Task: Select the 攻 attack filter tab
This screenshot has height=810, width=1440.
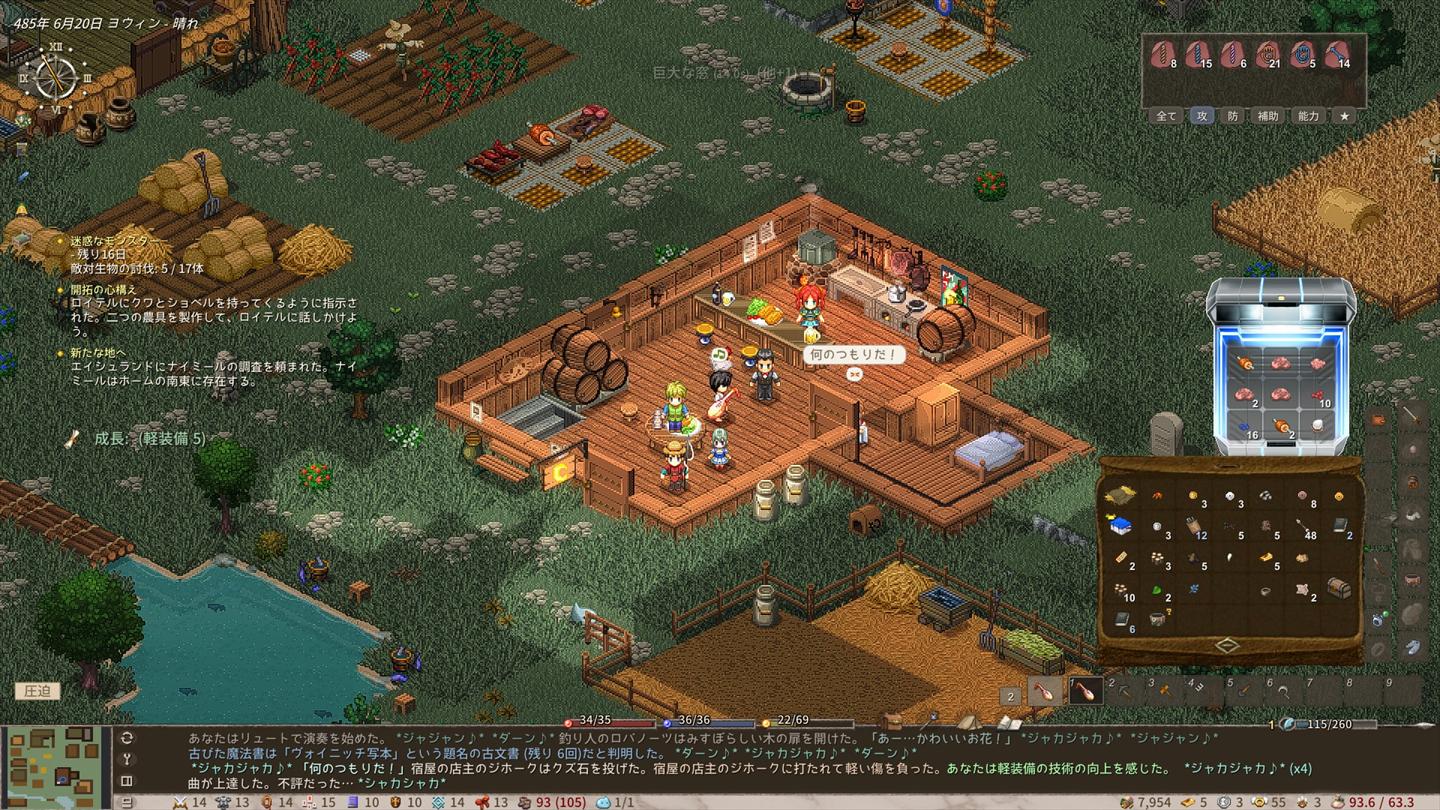Action: [1201, 116]
